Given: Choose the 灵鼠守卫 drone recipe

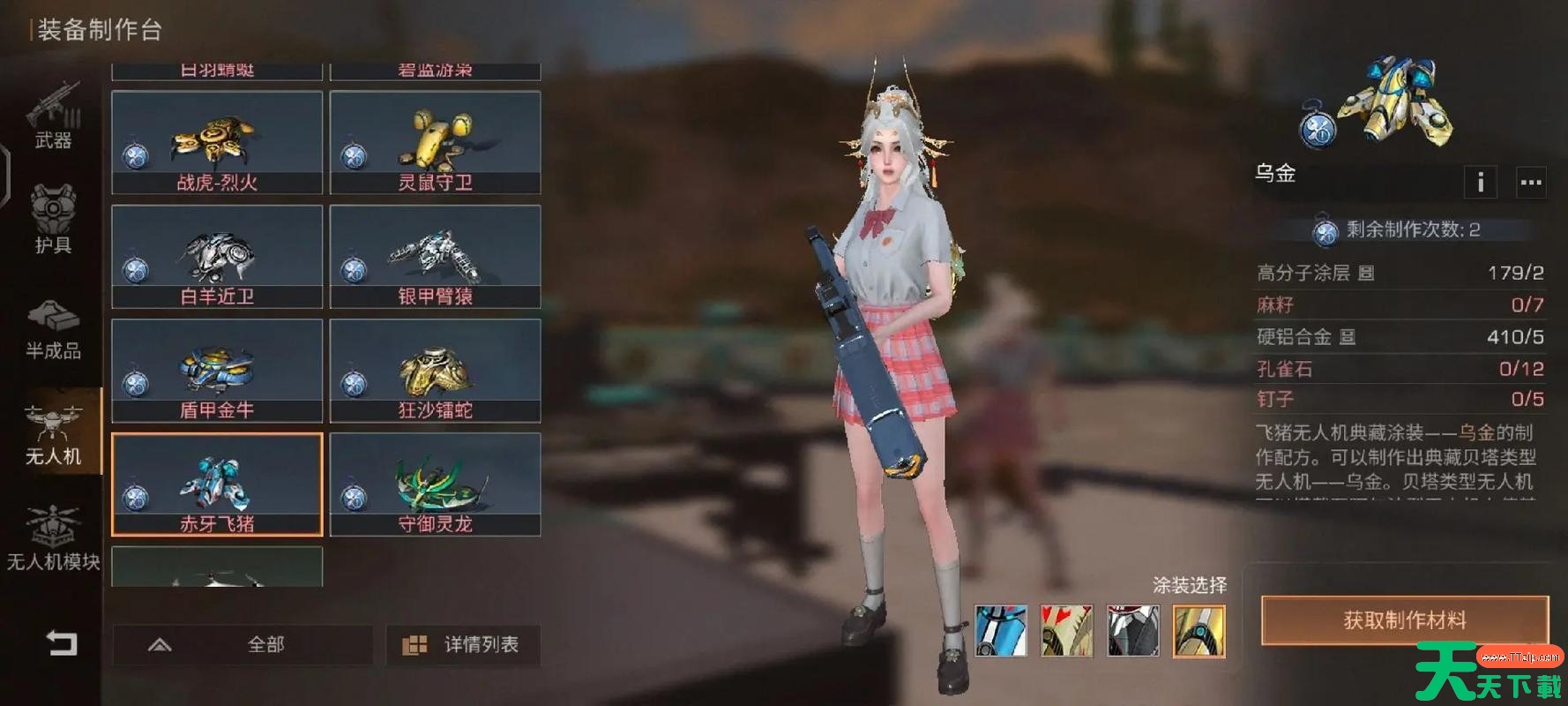Looking at the screenshot, I should (435, 143).
